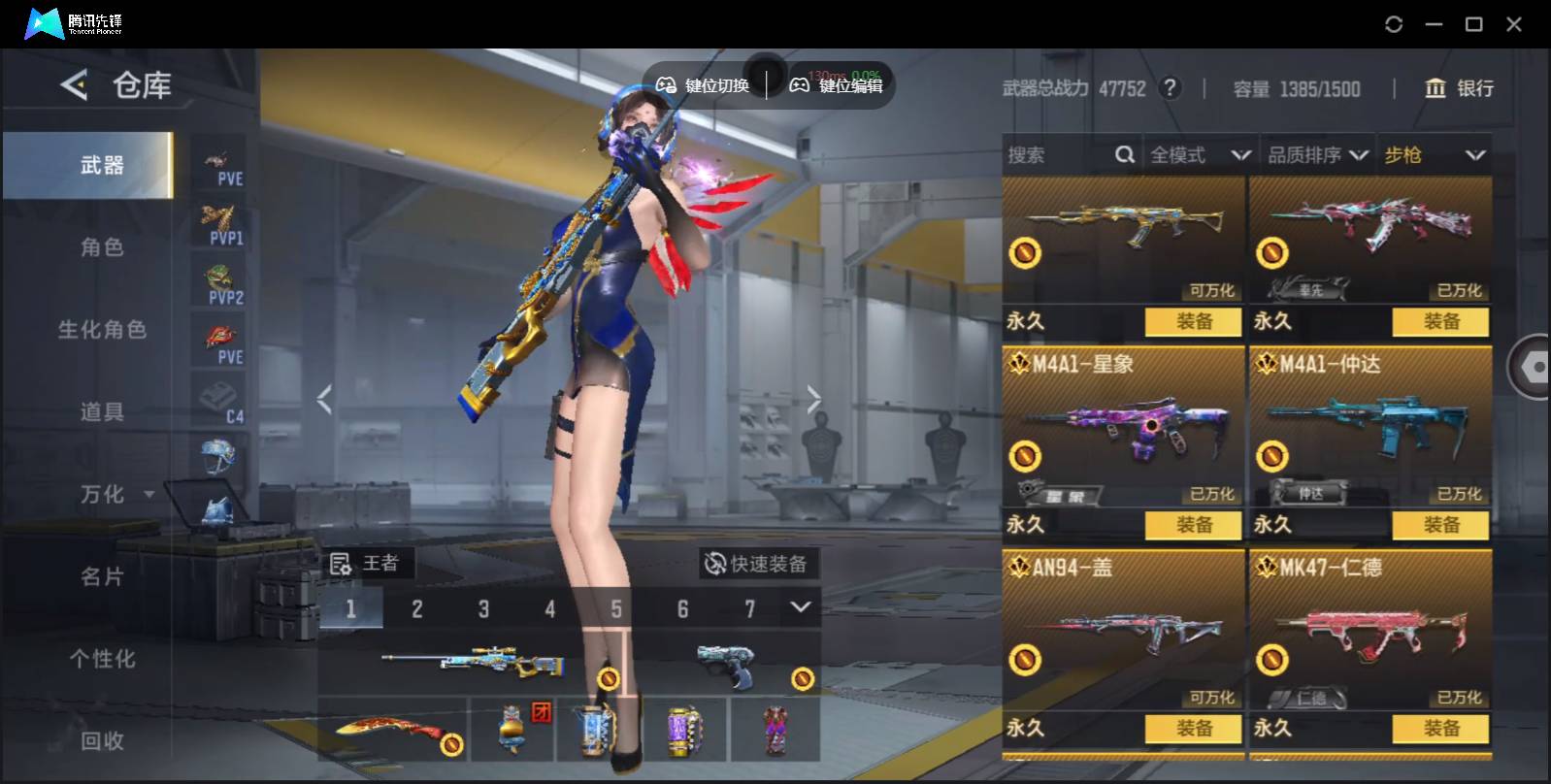Open the 品质排序 sort dropdown
This screenshot has height=784, width=1551.
pos(1318,155)
